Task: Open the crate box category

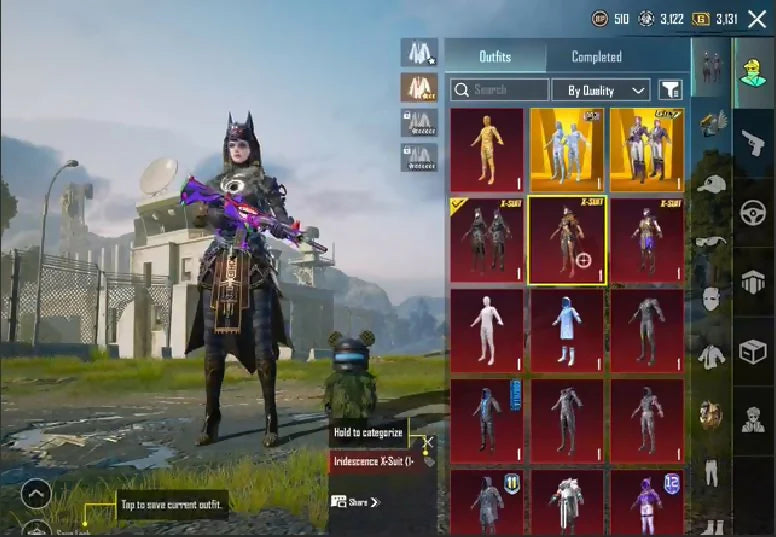Action: pos(753,351)
